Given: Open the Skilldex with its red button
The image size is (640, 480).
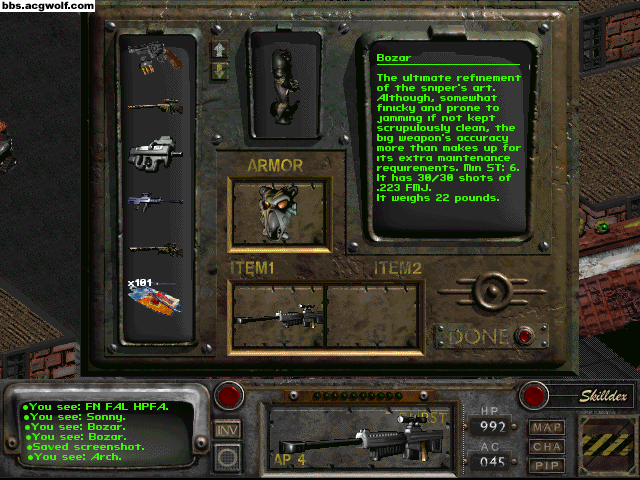Looking at the screenshot, I should 535,395.
